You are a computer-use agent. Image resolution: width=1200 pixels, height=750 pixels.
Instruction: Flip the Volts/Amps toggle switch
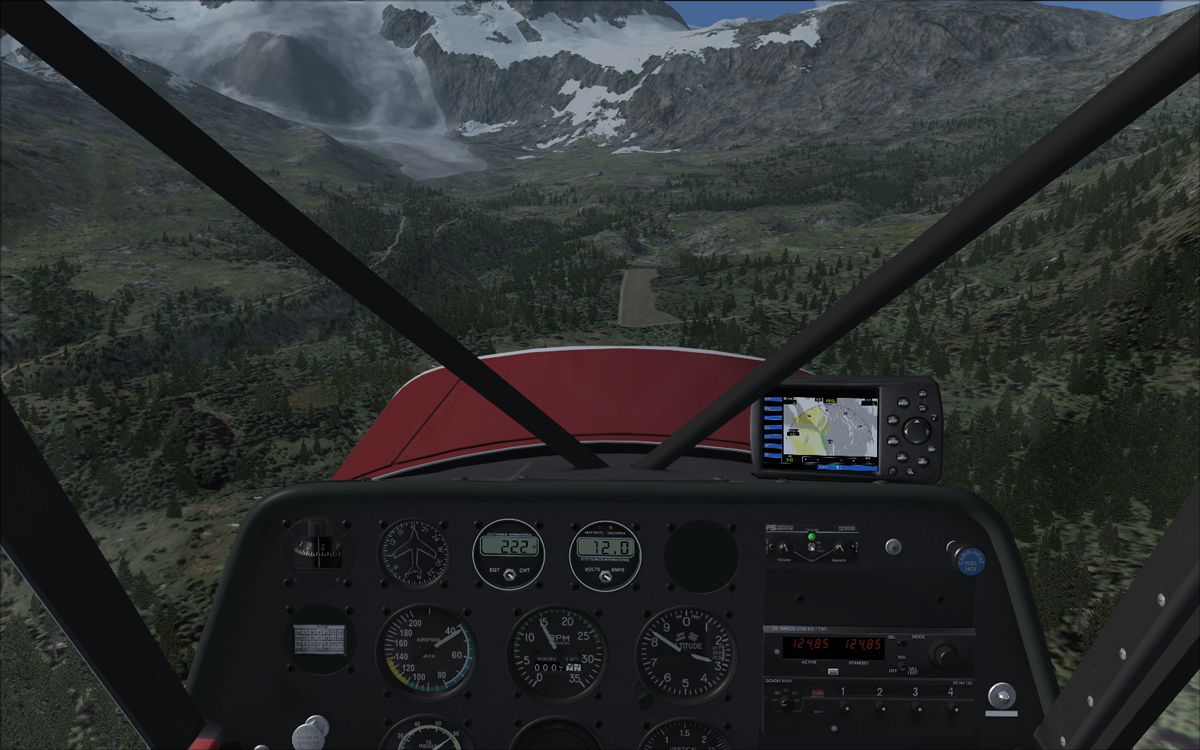pos(605,575)
